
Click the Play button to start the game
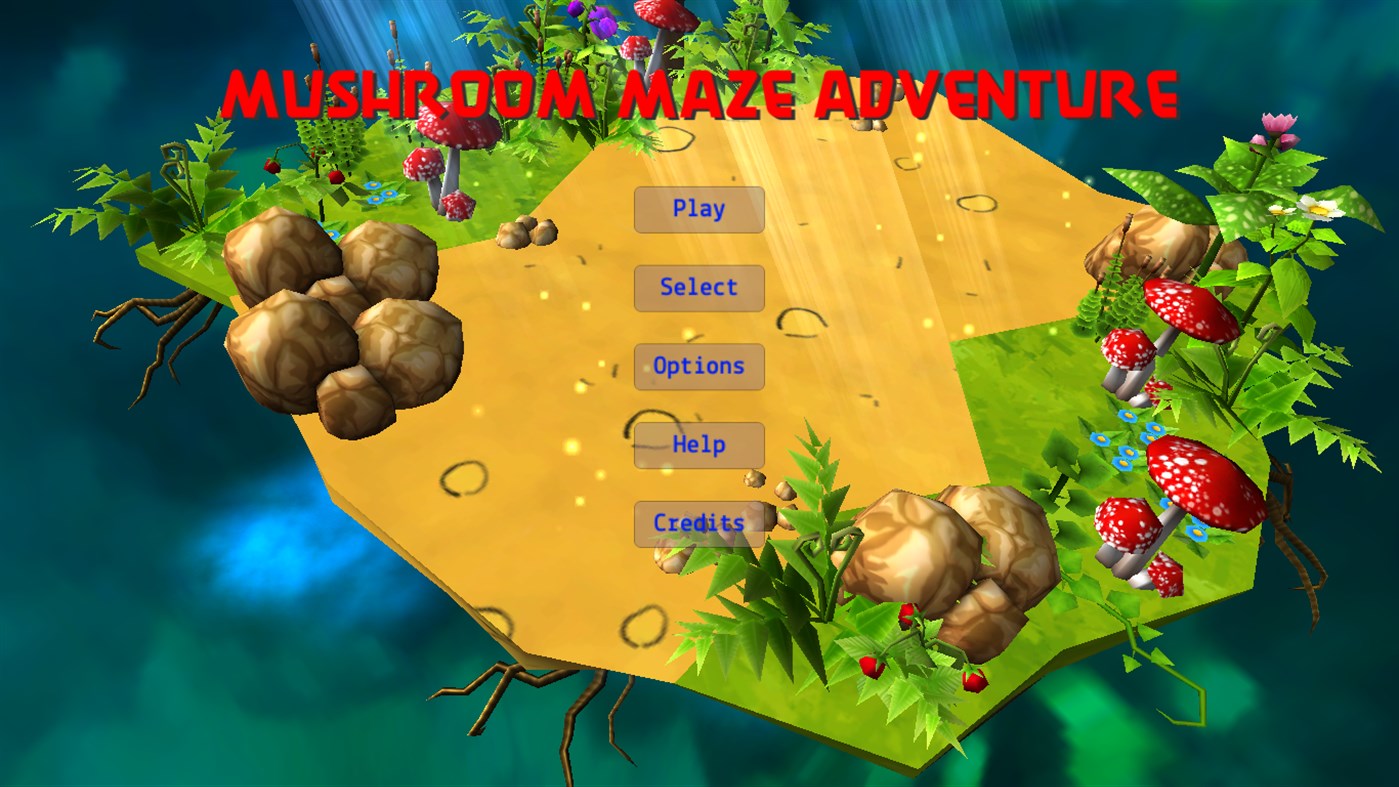click(x=699, y=209)
